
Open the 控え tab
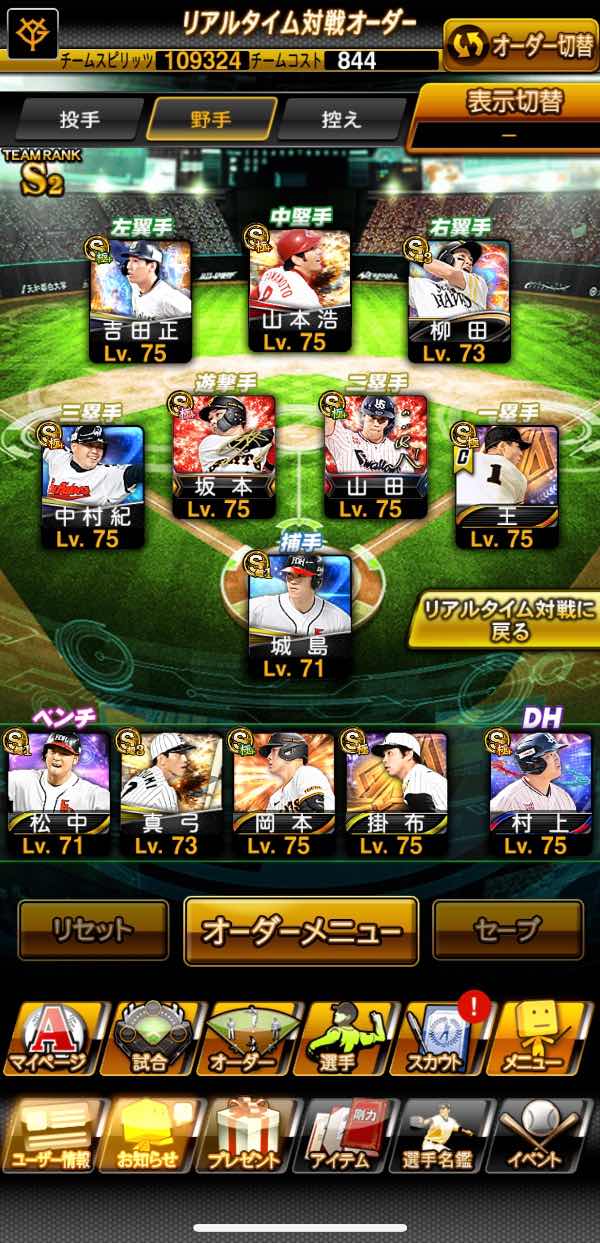click(342, 120)
